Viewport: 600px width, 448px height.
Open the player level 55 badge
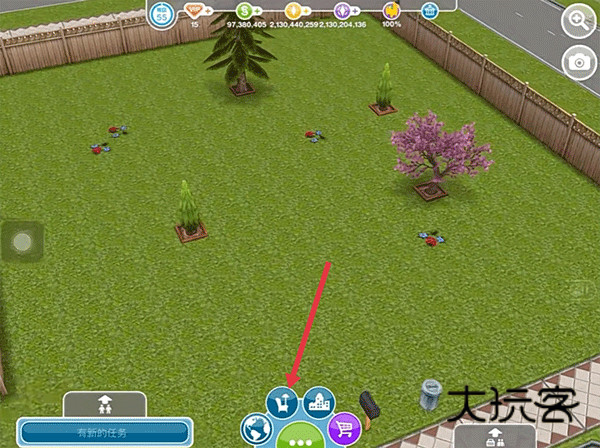click(162, 13)
